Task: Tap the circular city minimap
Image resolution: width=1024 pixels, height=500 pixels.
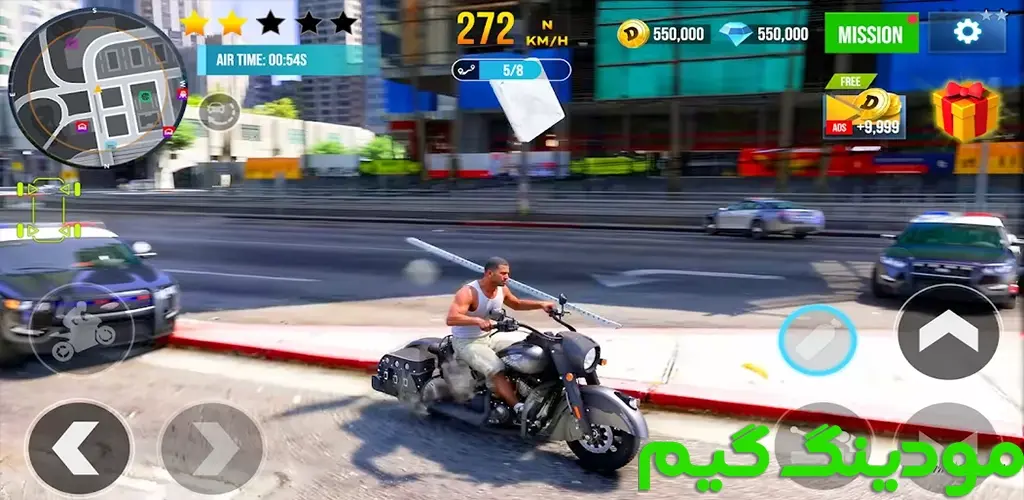Action: 98,88
